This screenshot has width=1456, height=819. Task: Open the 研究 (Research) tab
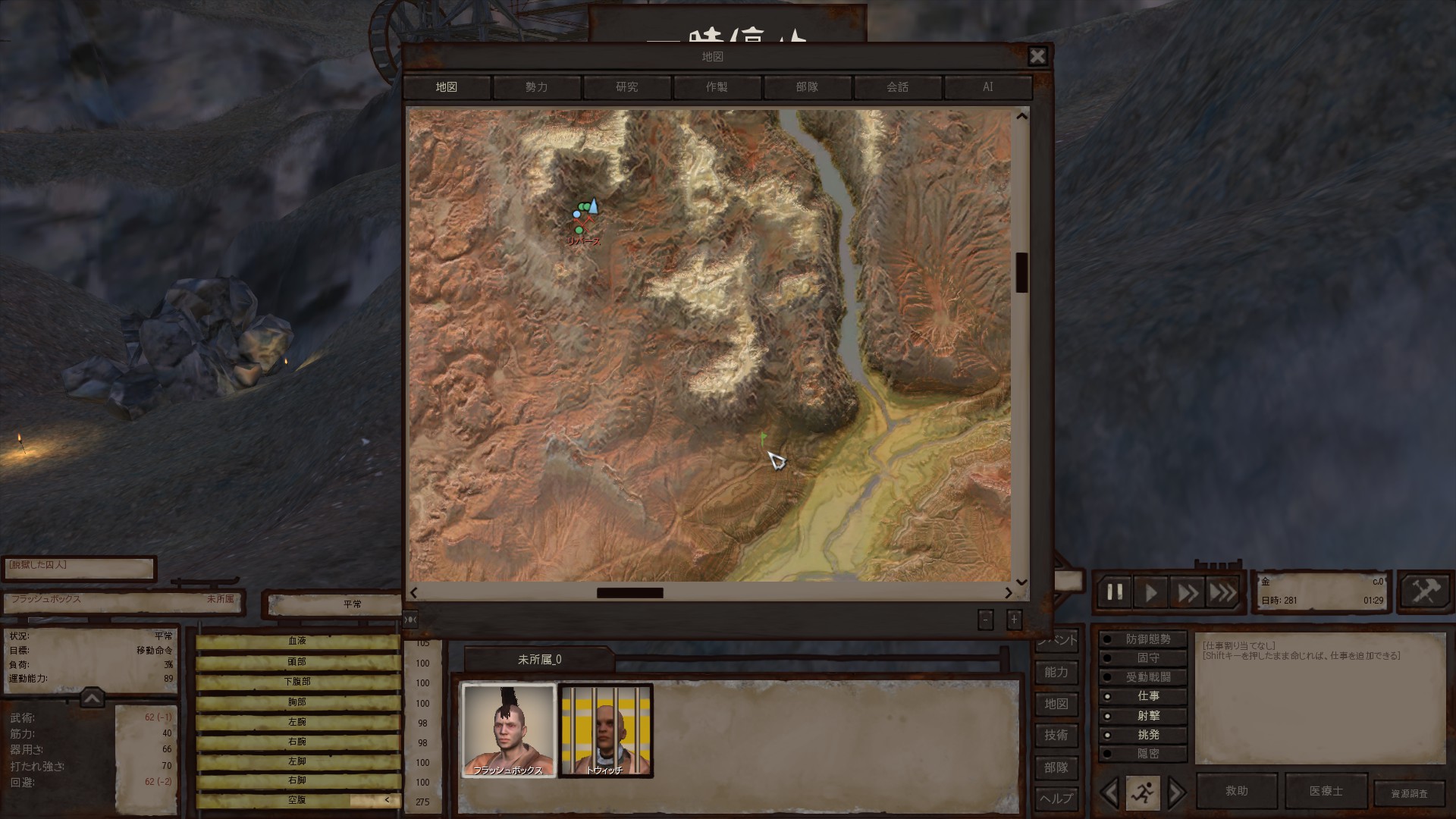(x=627, y=87)
